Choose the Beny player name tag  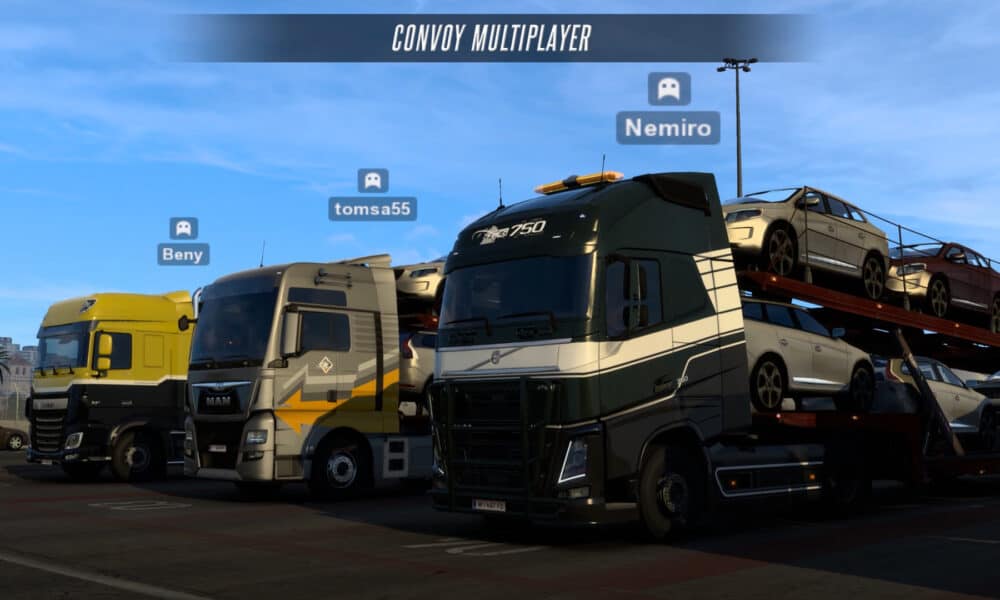(x=183, y=254)
